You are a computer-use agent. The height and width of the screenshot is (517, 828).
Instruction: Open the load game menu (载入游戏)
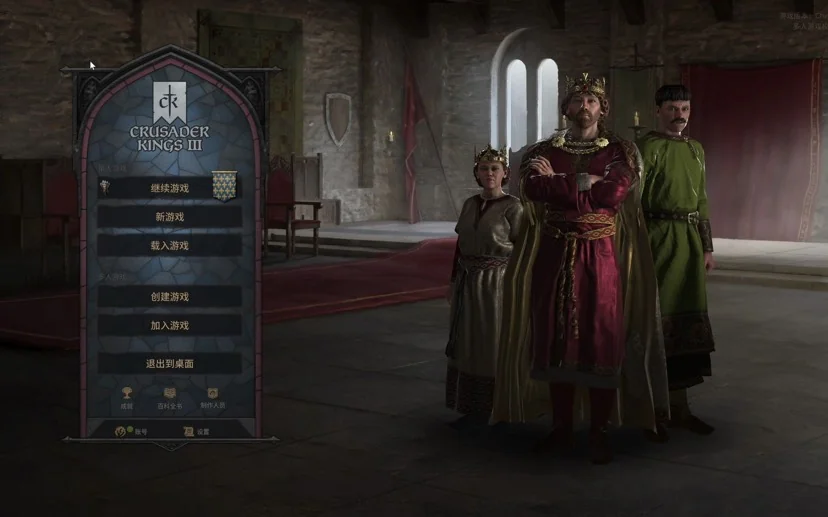tap(169, 245)
